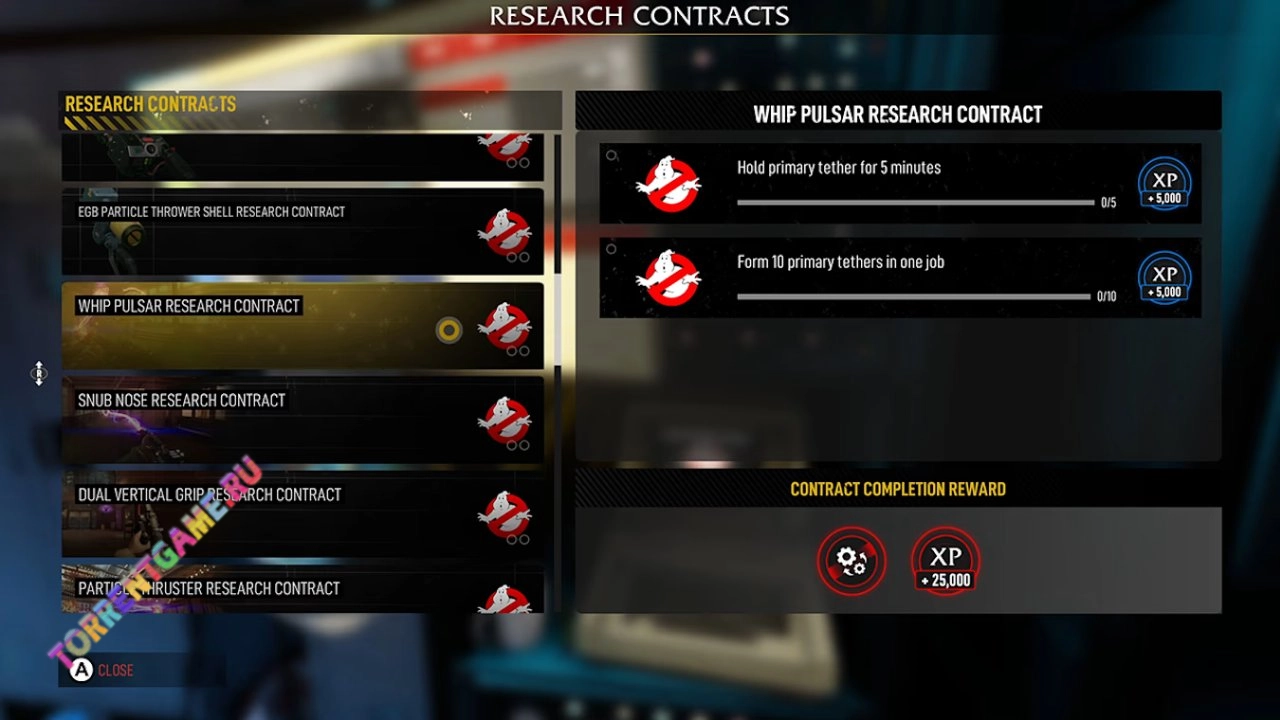The height and width of the screenshot is (720, 1280).
Task: Select the "Hold primary tether for 5 minutes" objective
Action: pyautogui.click(x=900, y=184)
